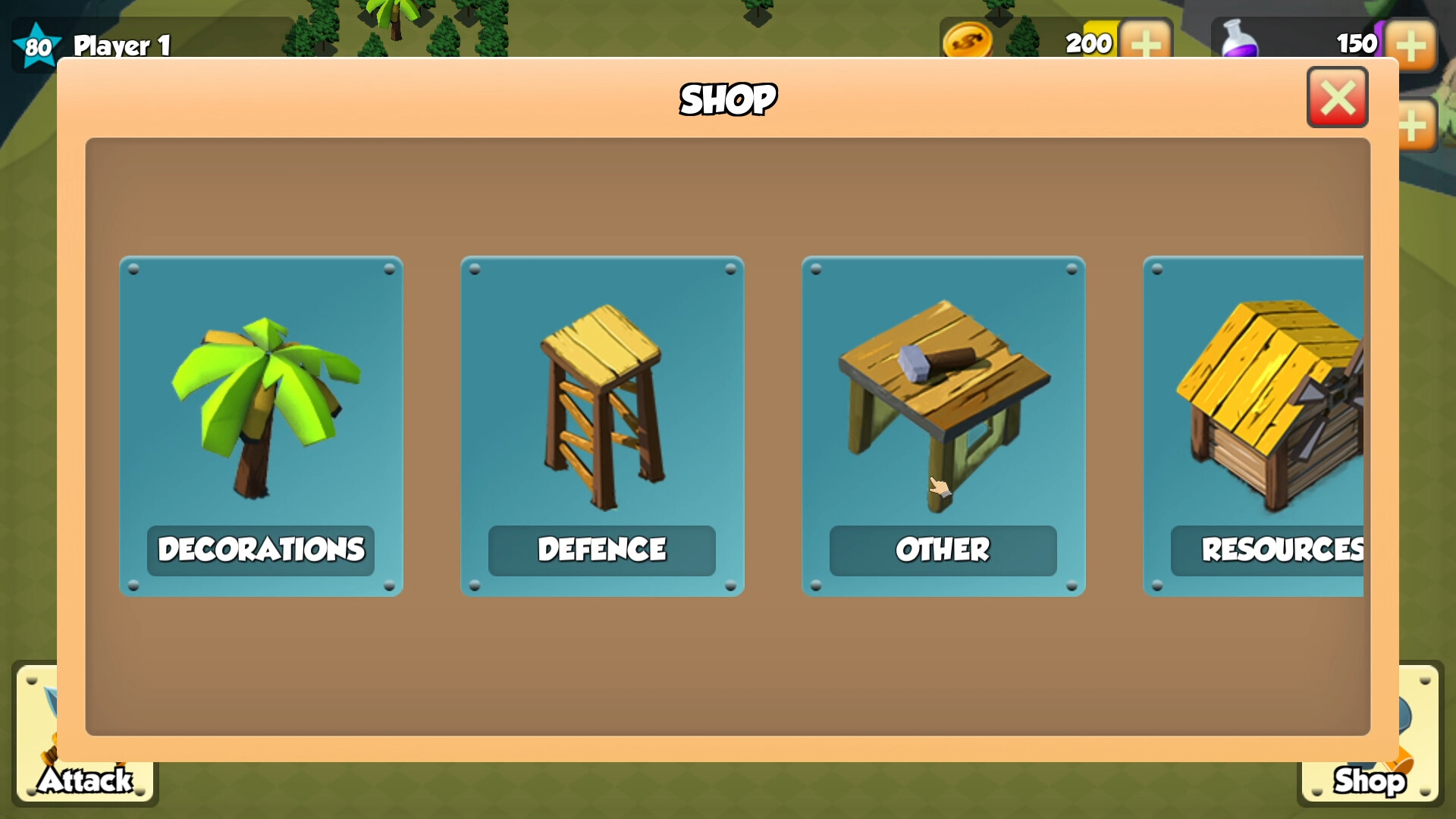The height and width of the screenshot is (819, 1456).
Task: Click the player level star badge
Action: click(x=36, y=45)
